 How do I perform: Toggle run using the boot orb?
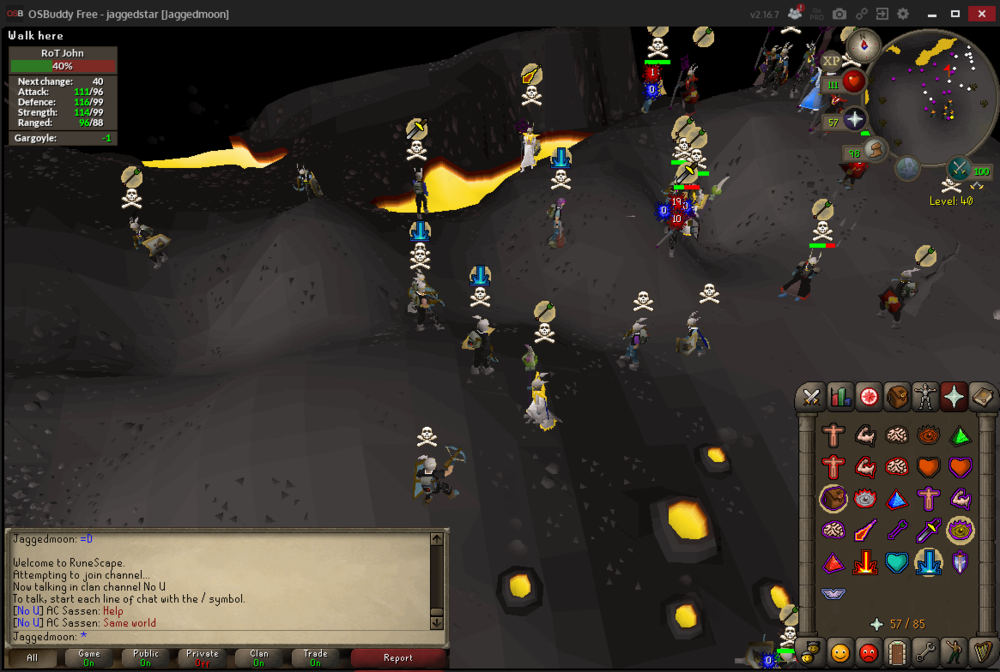coord(876,150)
